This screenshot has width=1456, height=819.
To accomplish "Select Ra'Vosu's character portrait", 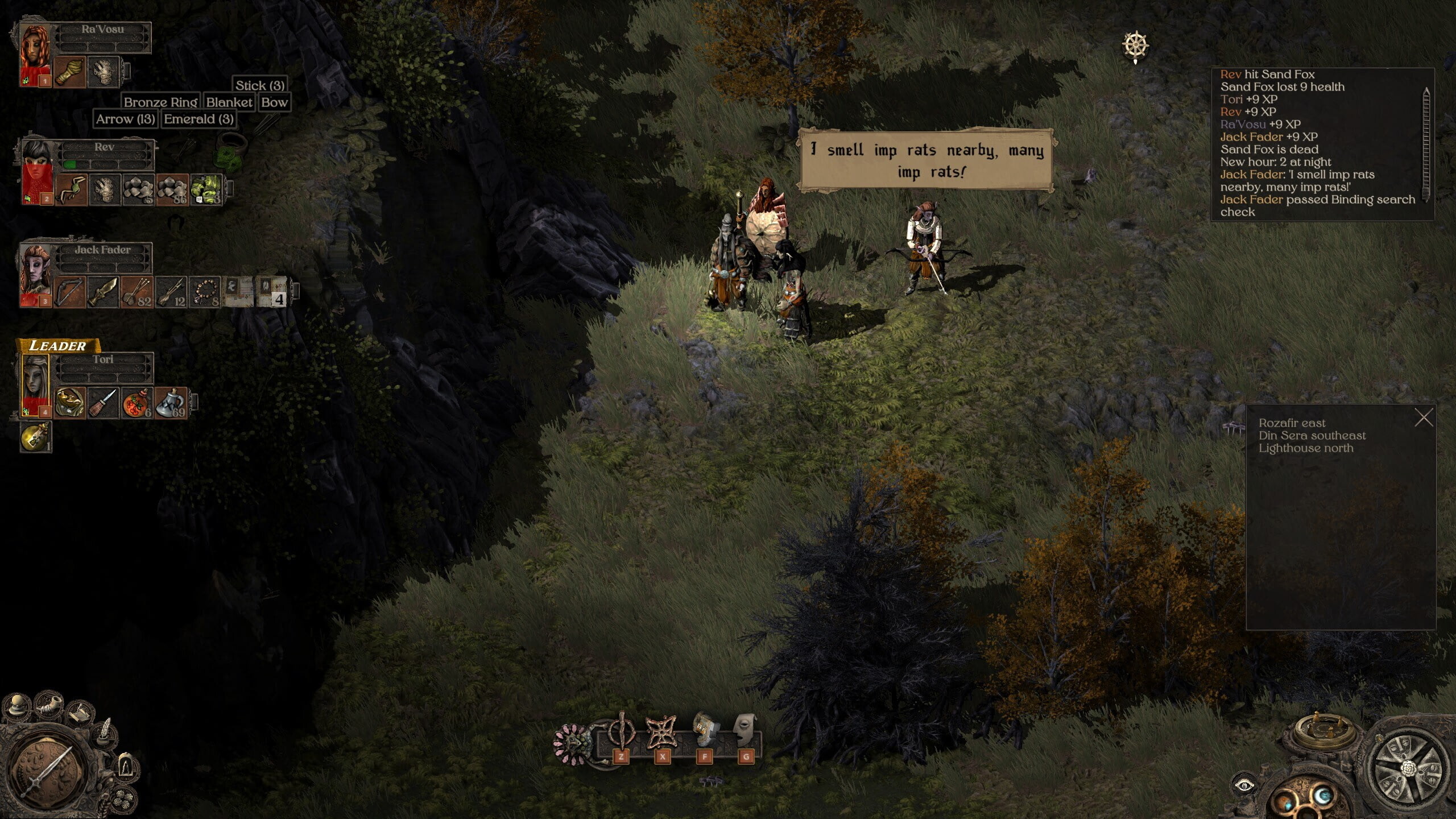I will [x=35, y=51].
